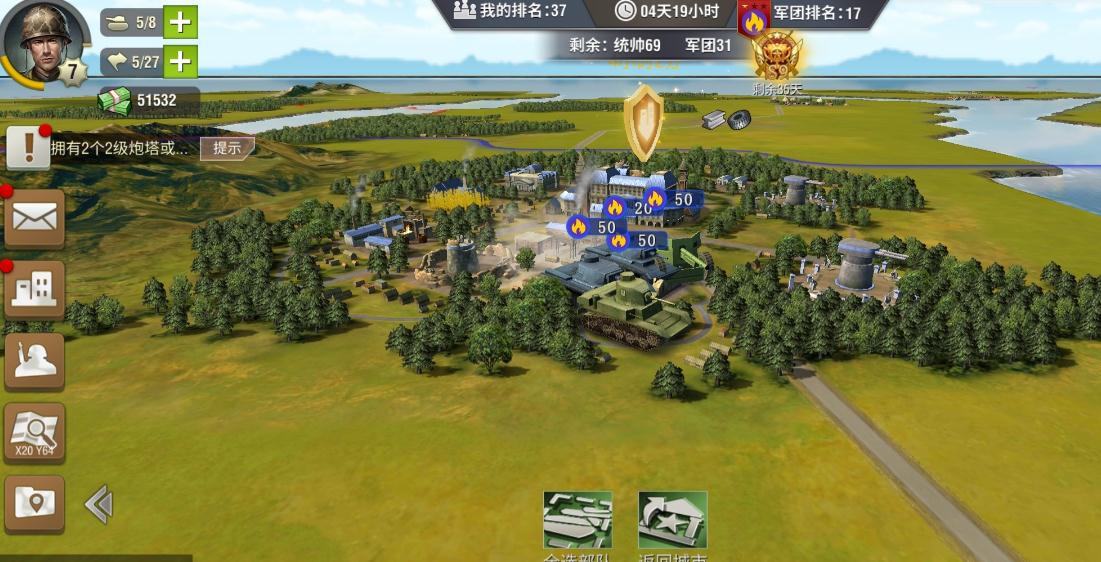Select all troops with 全选部队

(x=577, y=522)
